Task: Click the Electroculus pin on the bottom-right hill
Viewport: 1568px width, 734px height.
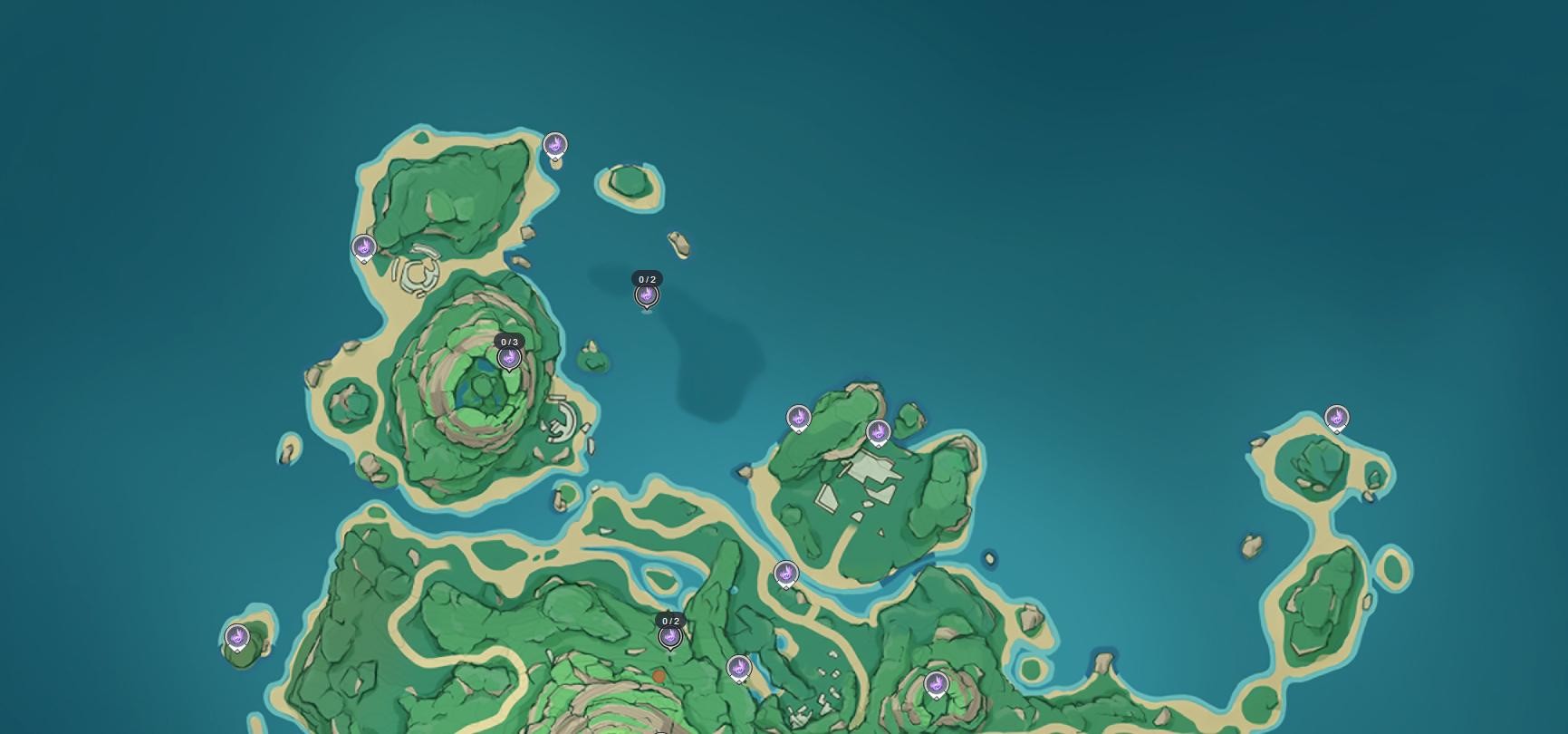Action: coord(936,684)
